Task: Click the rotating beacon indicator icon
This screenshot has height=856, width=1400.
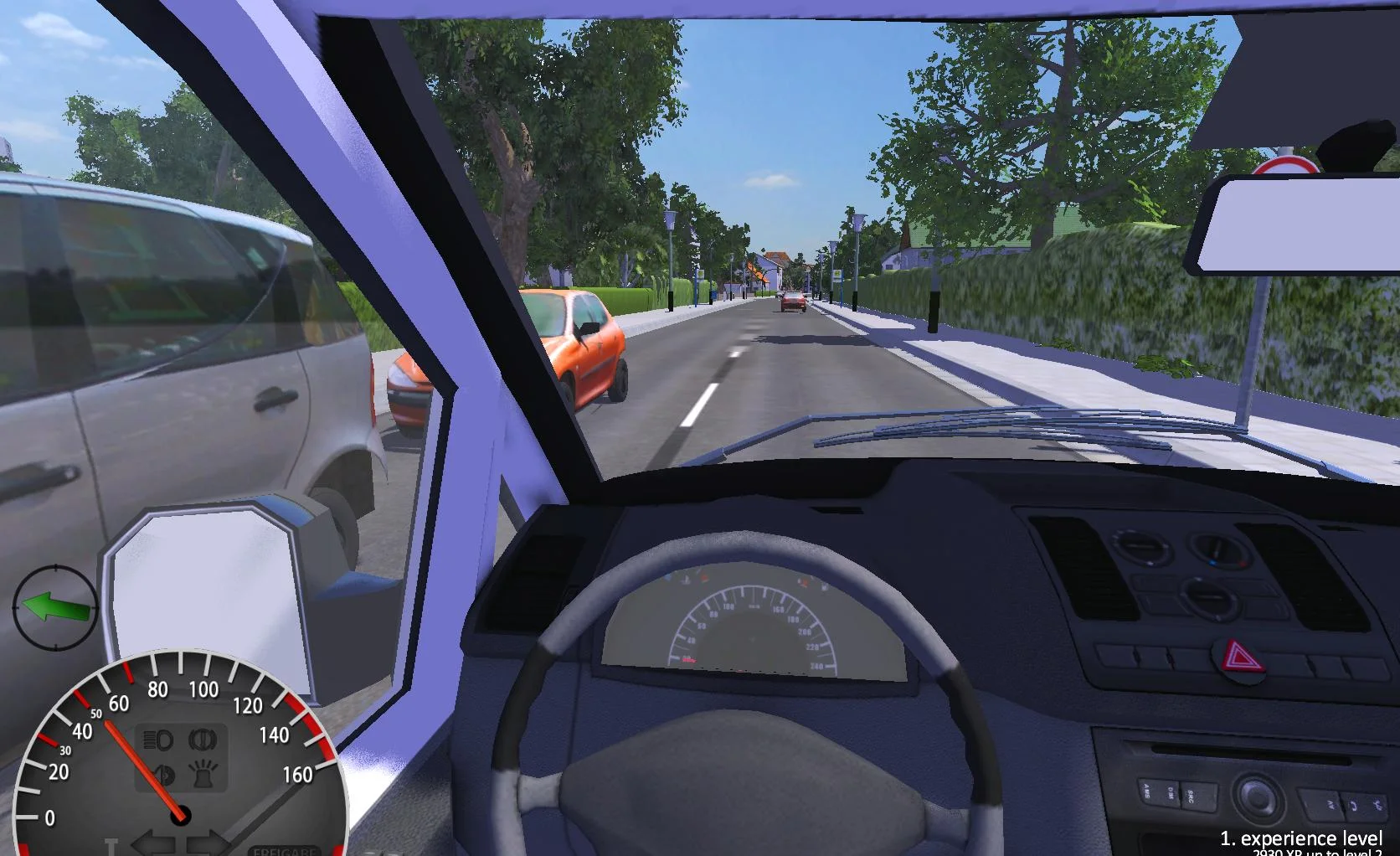Action: pos(202,773)
